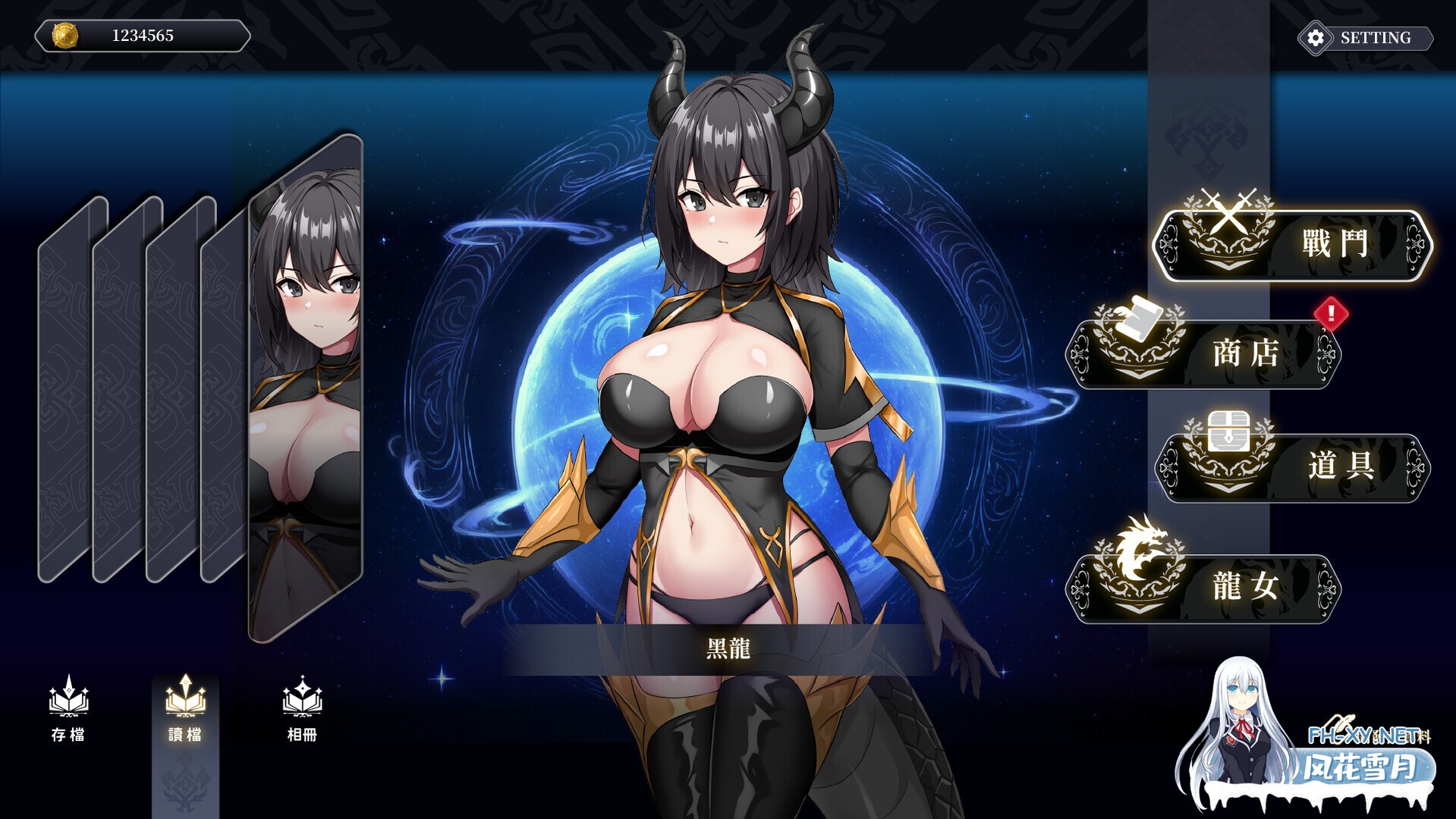Select the front save card portrait of 黑龍

click(303, 379)
